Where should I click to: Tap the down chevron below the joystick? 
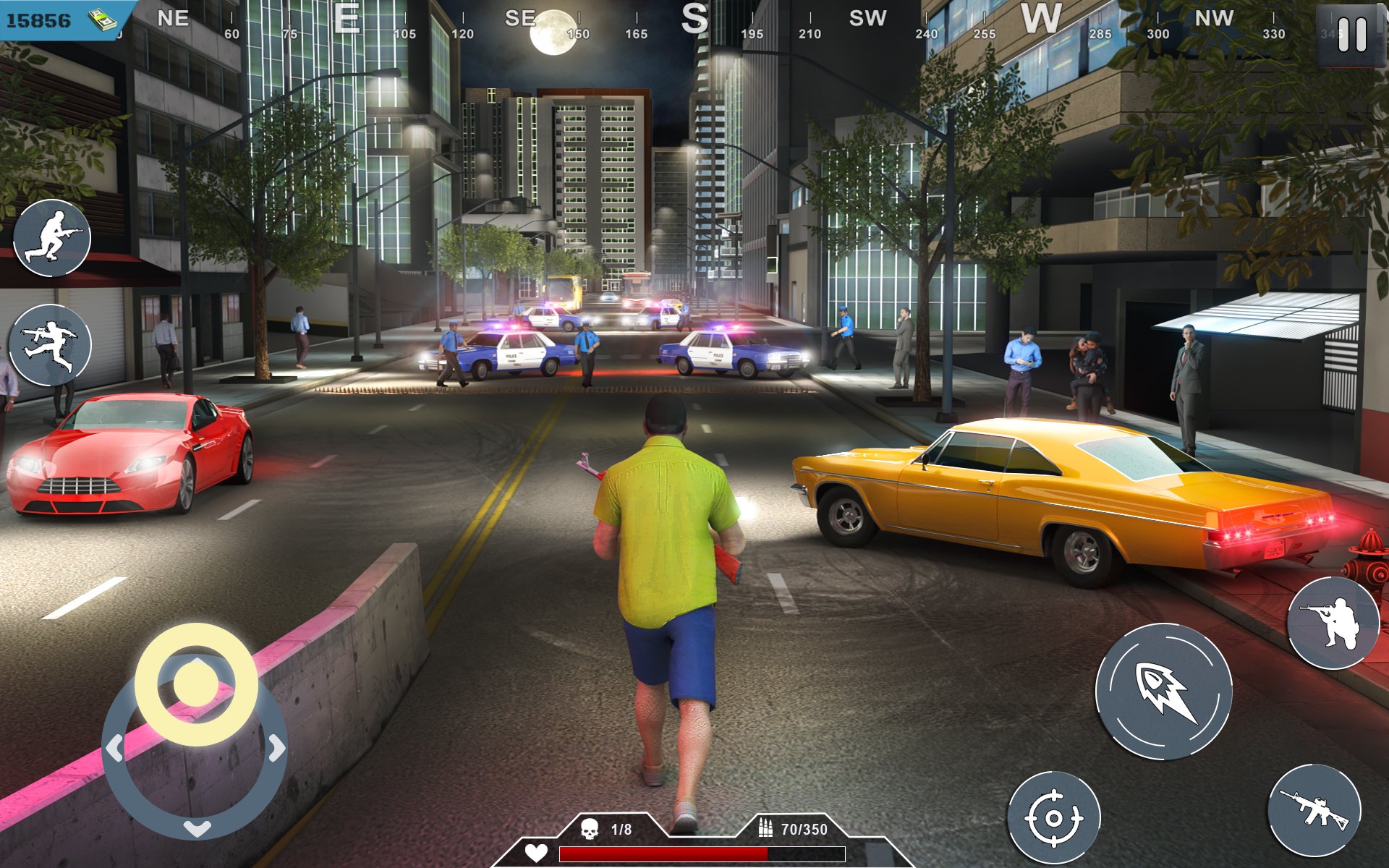pyautogui.click(x=197, y=829)
